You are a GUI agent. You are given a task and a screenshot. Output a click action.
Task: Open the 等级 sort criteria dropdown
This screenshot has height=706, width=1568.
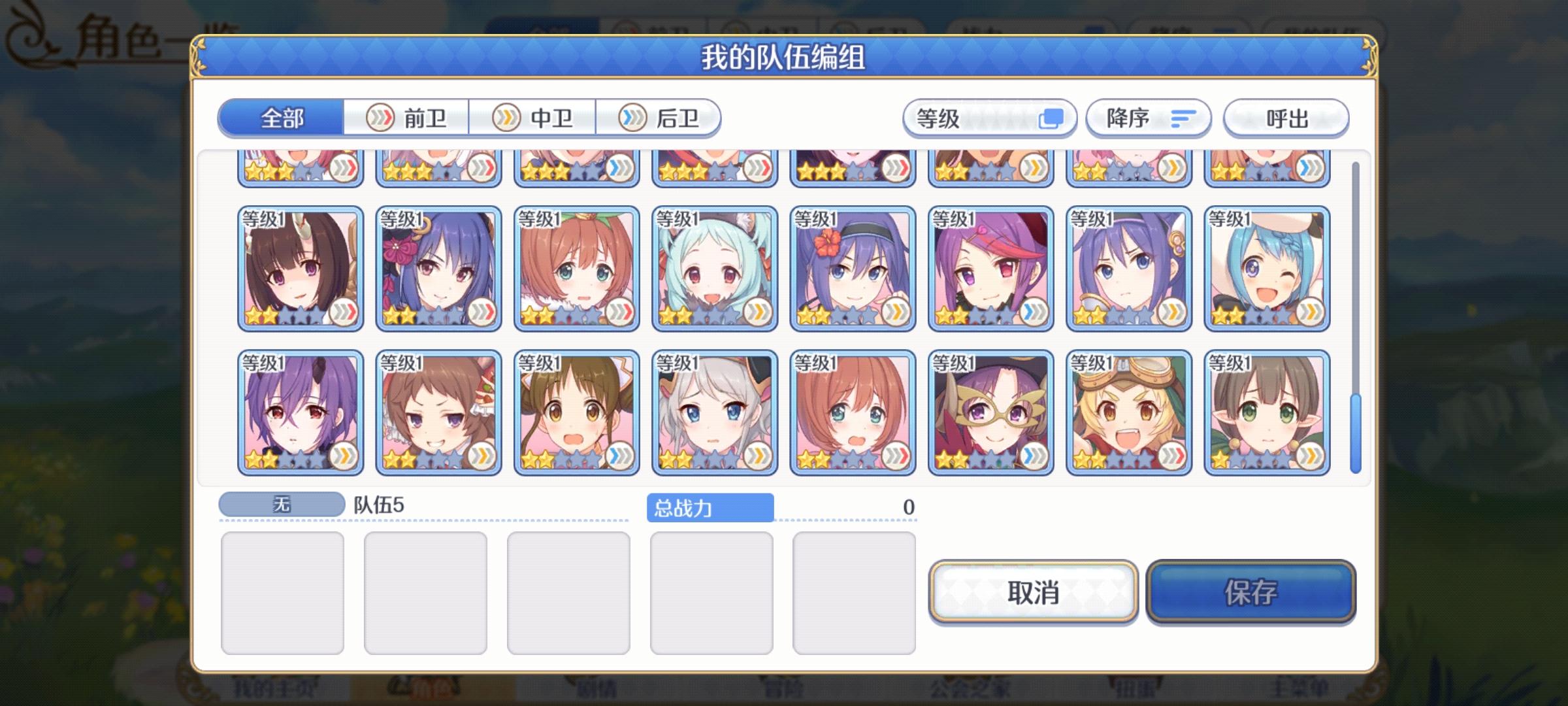tap(988, 118)
